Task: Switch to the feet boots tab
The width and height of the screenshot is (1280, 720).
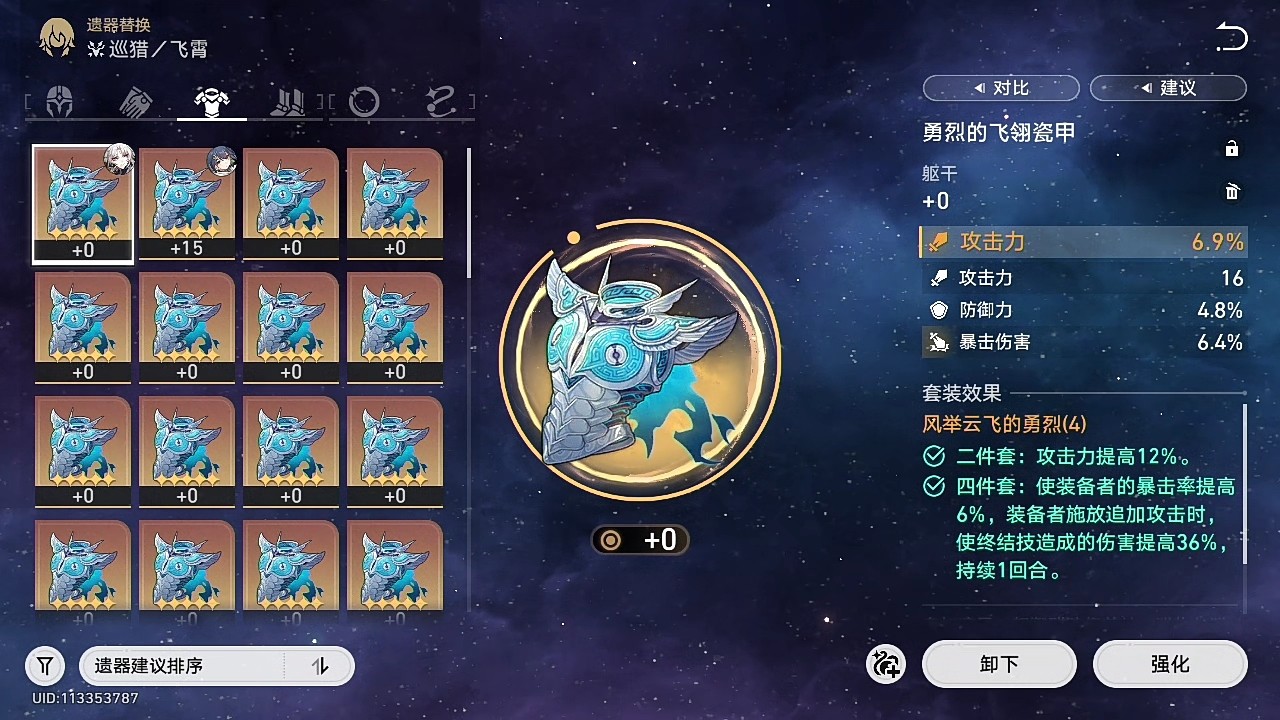Action: [289, 101]
